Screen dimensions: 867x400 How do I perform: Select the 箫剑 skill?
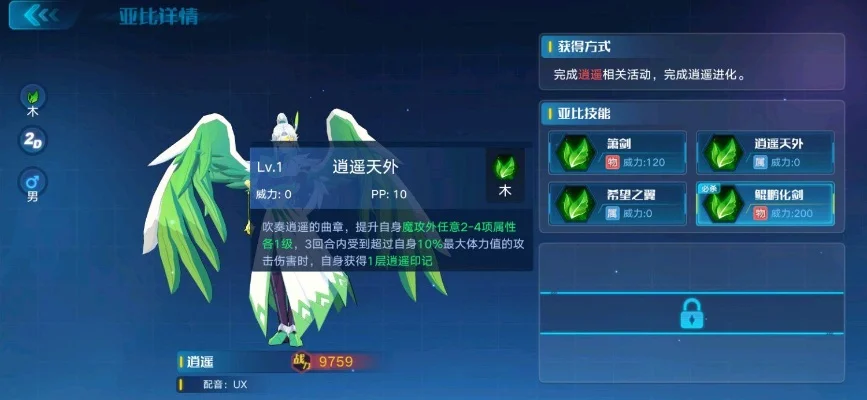617,152
